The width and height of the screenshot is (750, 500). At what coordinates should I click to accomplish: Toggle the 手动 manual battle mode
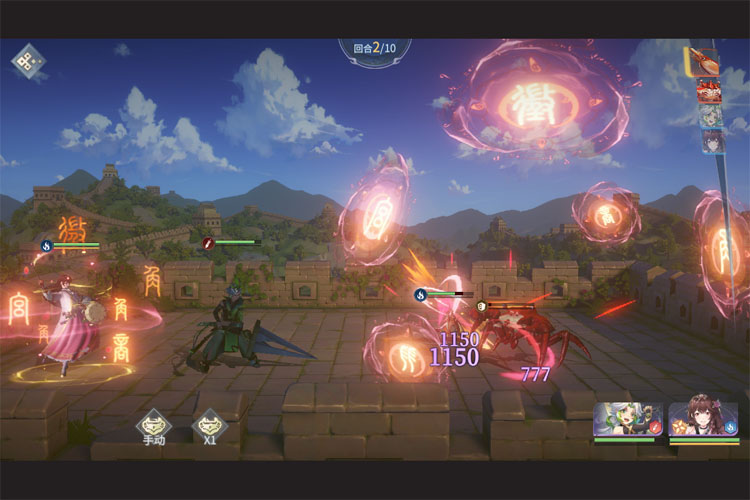(153, 424)
